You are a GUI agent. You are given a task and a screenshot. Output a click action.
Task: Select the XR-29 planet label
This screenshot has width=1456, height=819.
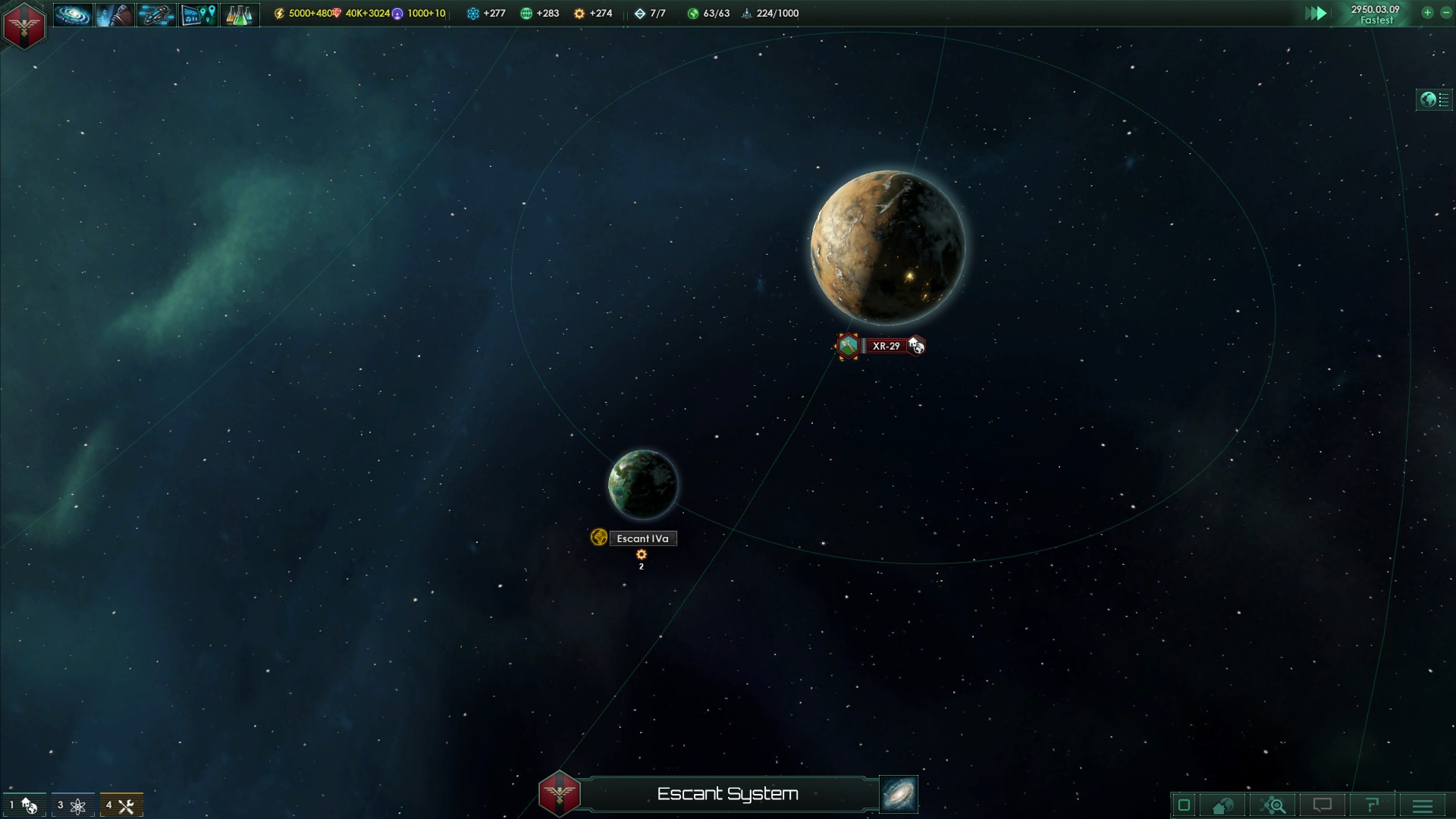[886, 346]
